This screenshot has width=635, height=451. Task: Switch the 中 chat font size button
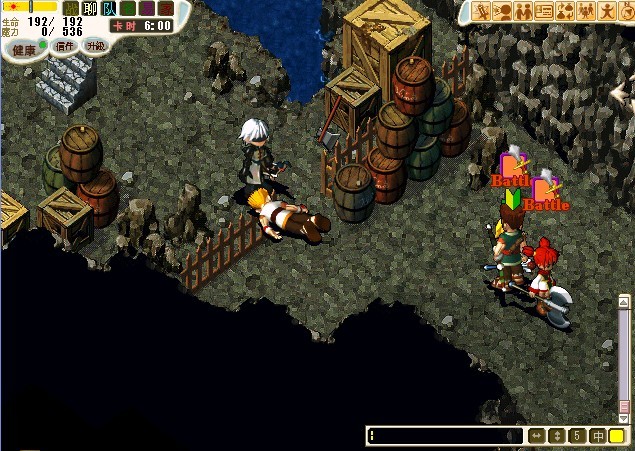click(597, 436)
